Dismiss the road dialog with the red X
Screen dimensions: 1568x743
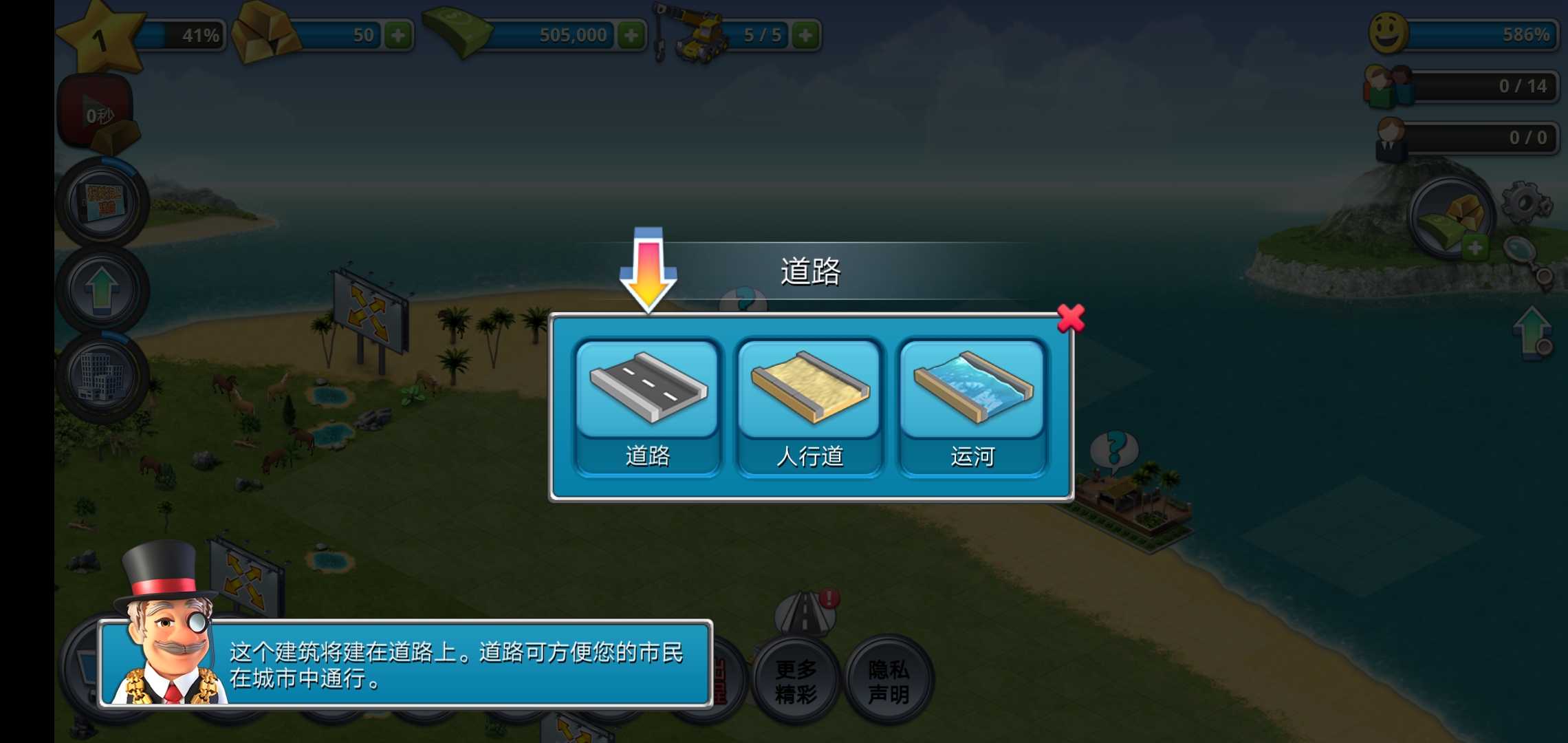tap(1071, 318)
